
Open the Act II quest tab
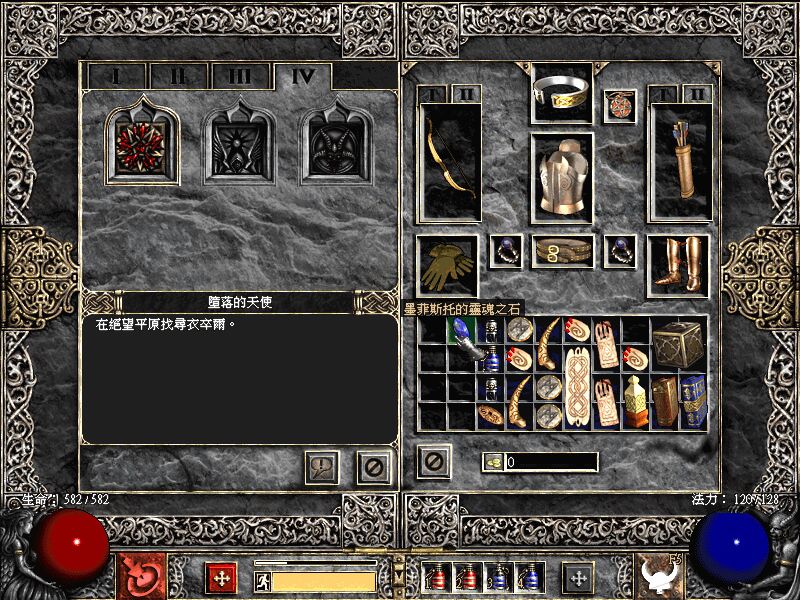(177, 77)
